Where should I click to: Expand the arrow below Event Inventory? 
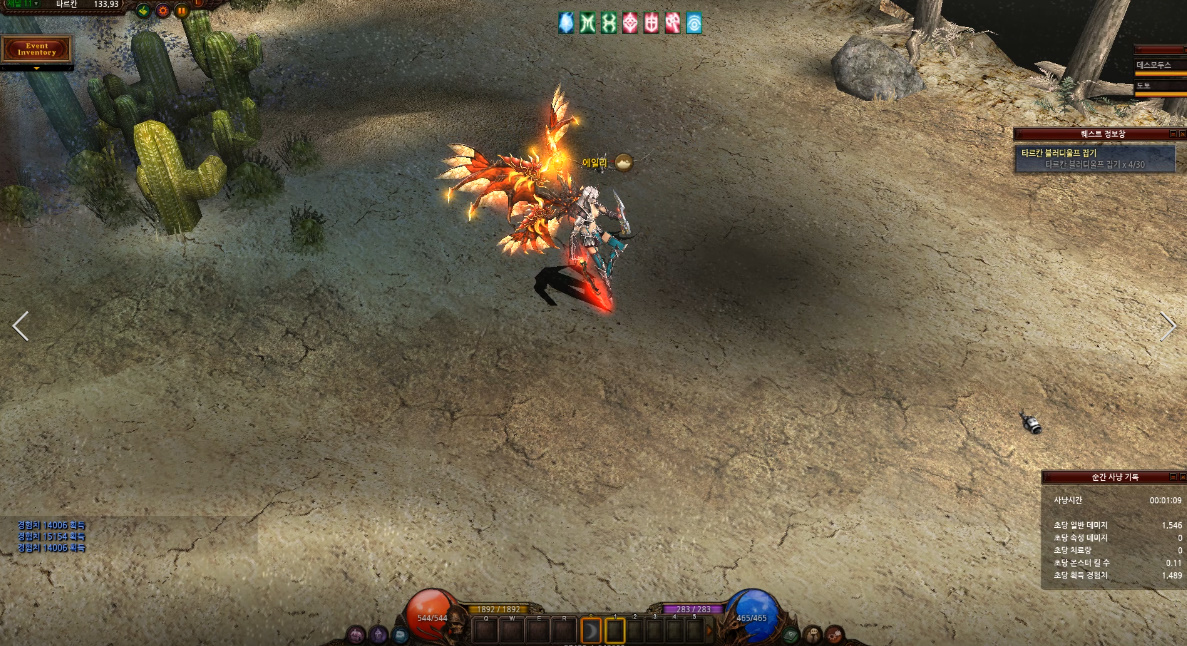pos(37,68)
